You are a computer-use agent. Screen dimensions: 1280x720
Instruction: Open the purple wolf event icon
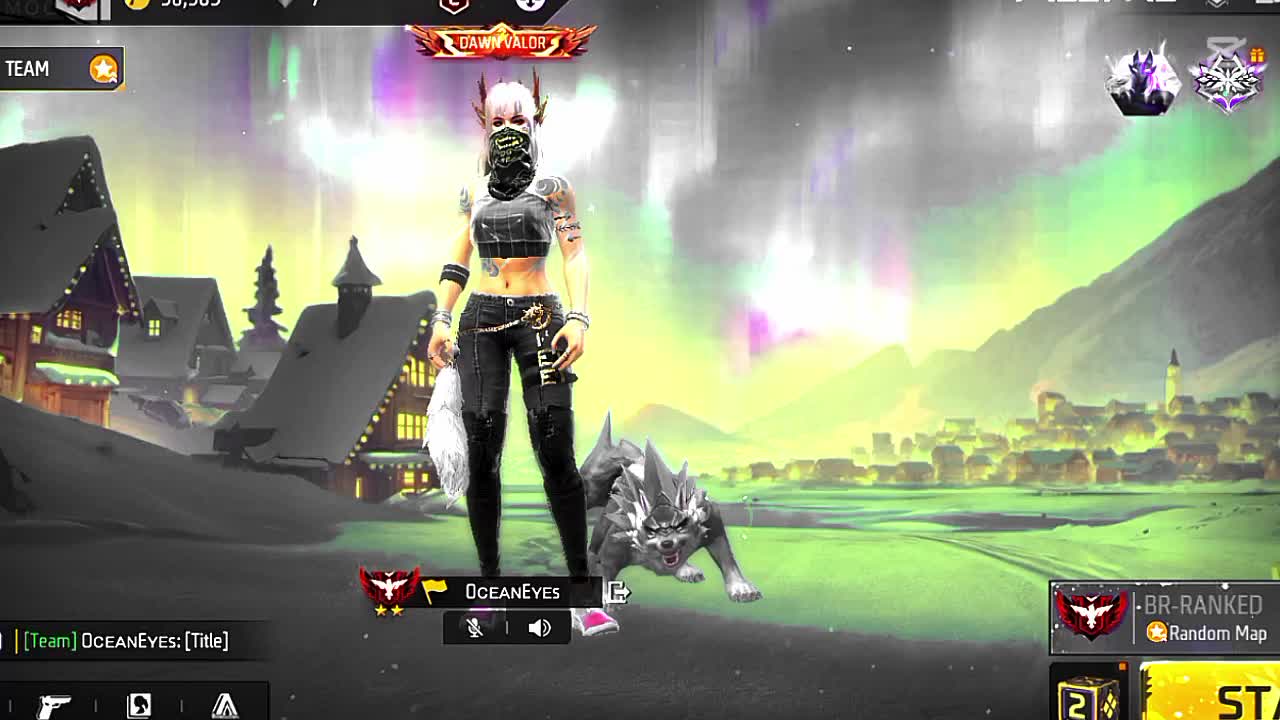point(1143,80)
